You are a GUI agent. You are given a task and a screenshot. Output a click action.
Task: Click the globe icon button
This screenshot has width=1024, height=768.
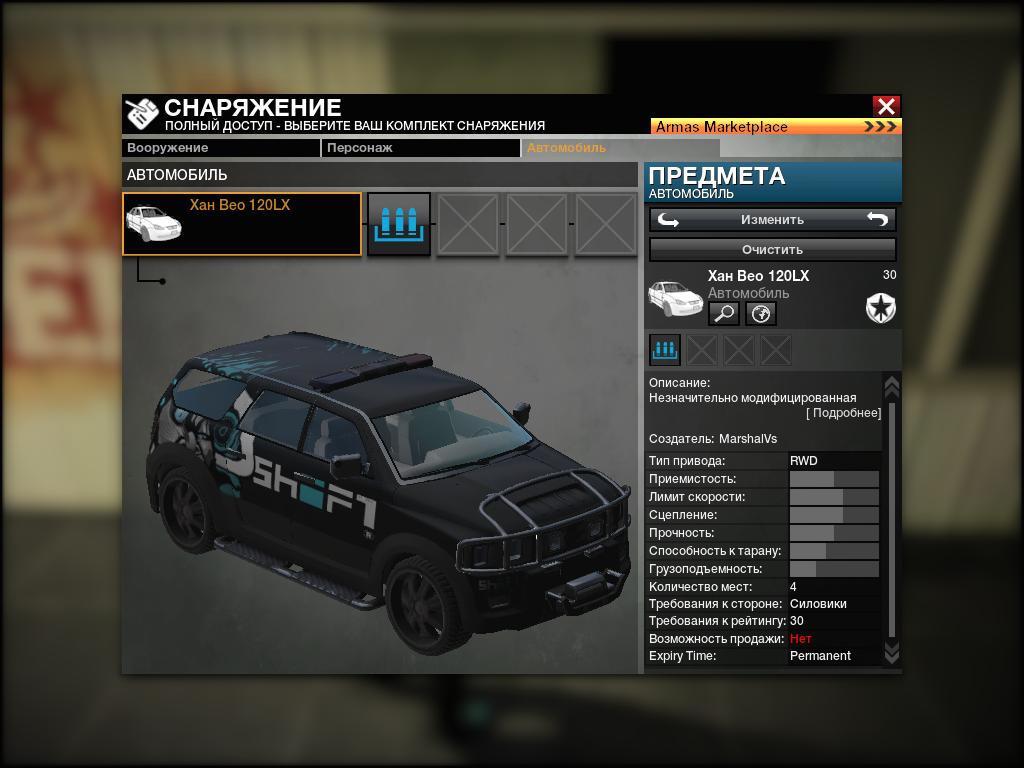coord(761,314)
